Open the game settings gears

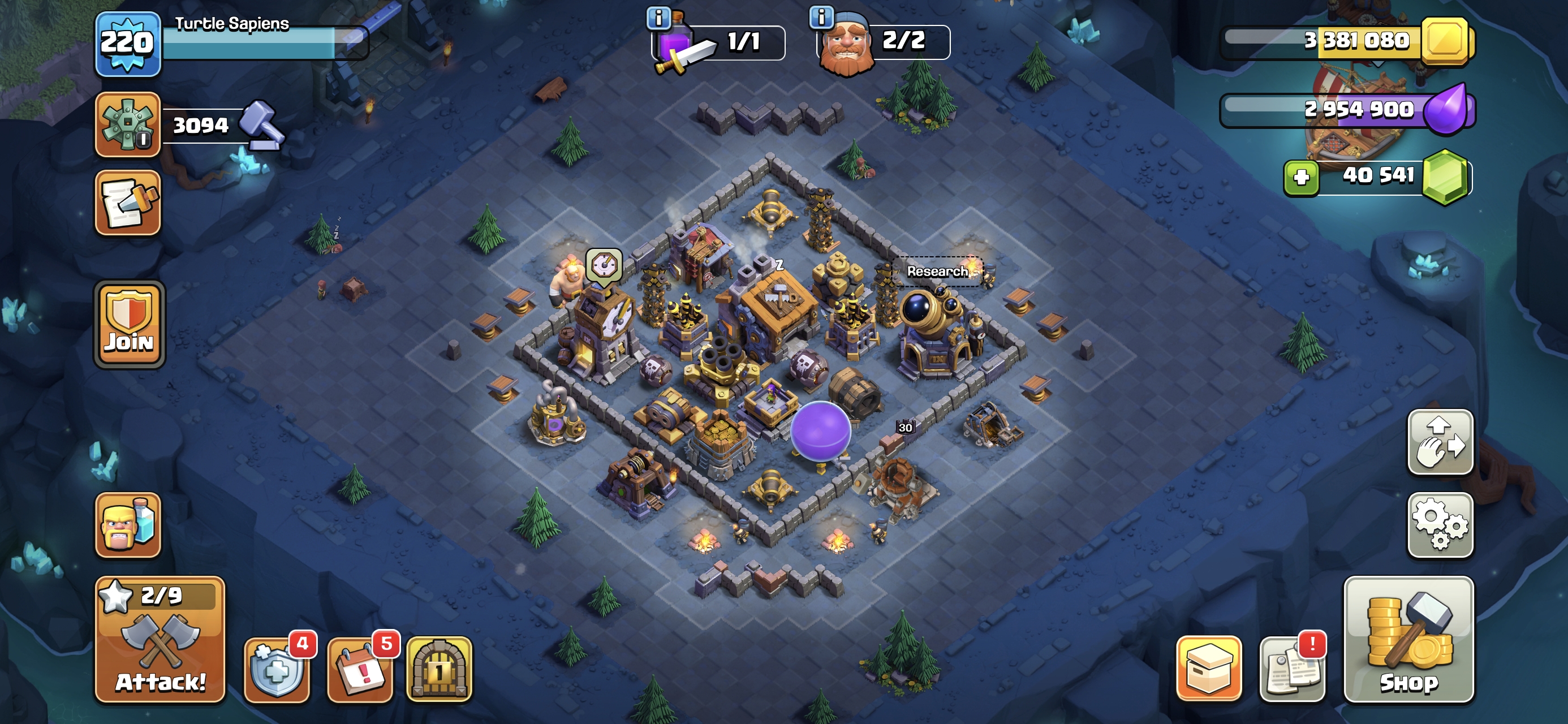[1440, 525]
